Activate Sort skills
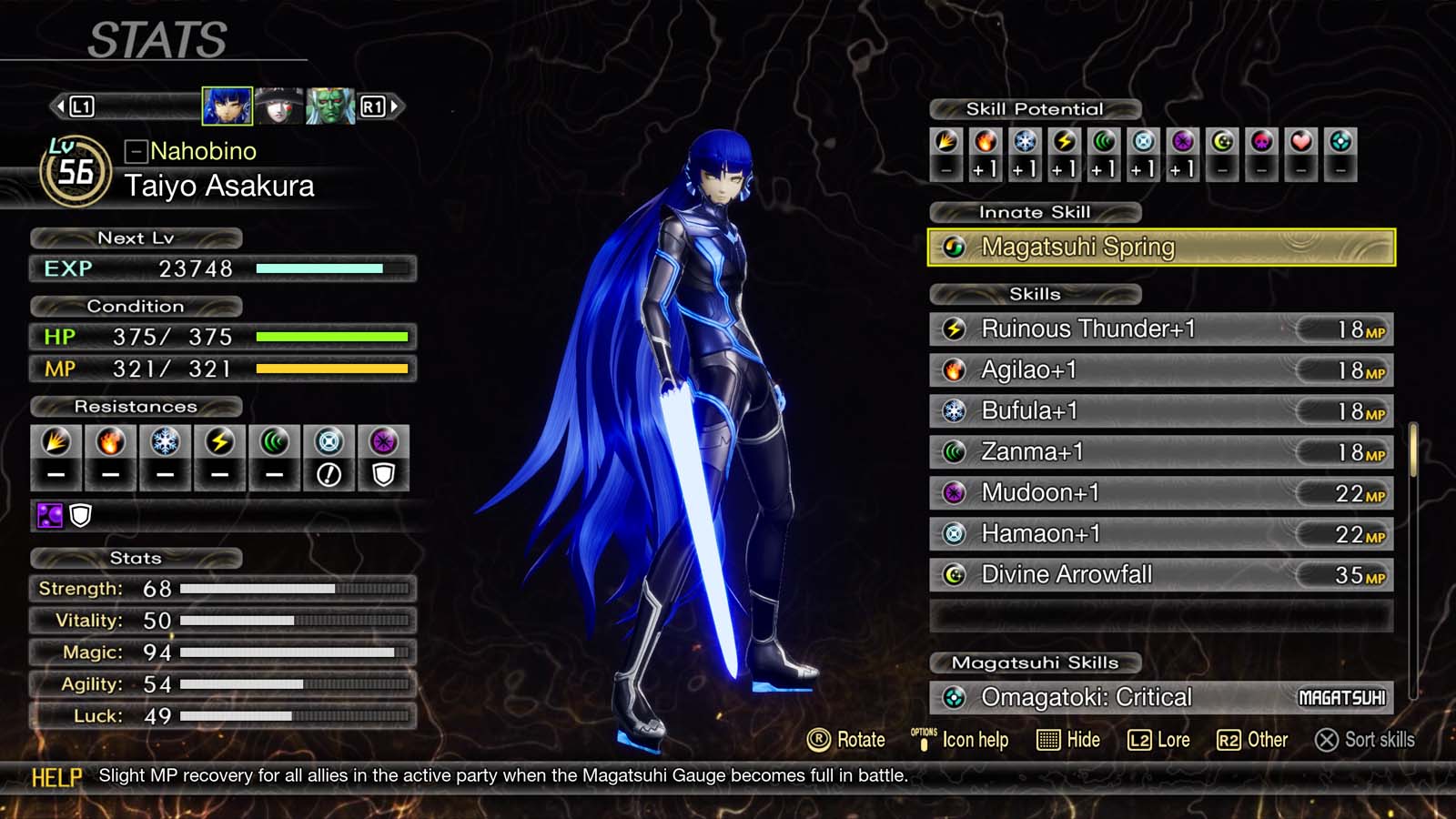Image resolution: width=1456 pixels, height=819 pixels. [x=1365, y=740]
